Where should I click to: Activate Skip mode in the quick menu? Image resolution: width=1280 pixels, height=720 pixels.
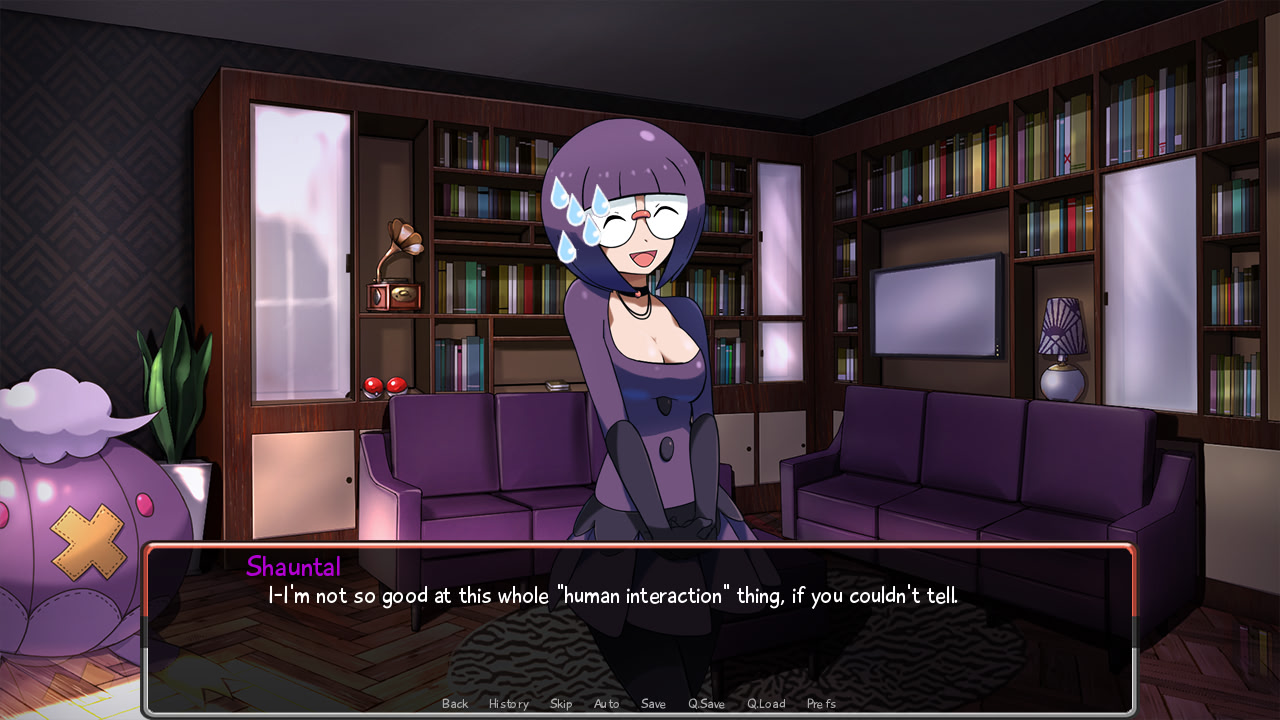tap(561, 704)
